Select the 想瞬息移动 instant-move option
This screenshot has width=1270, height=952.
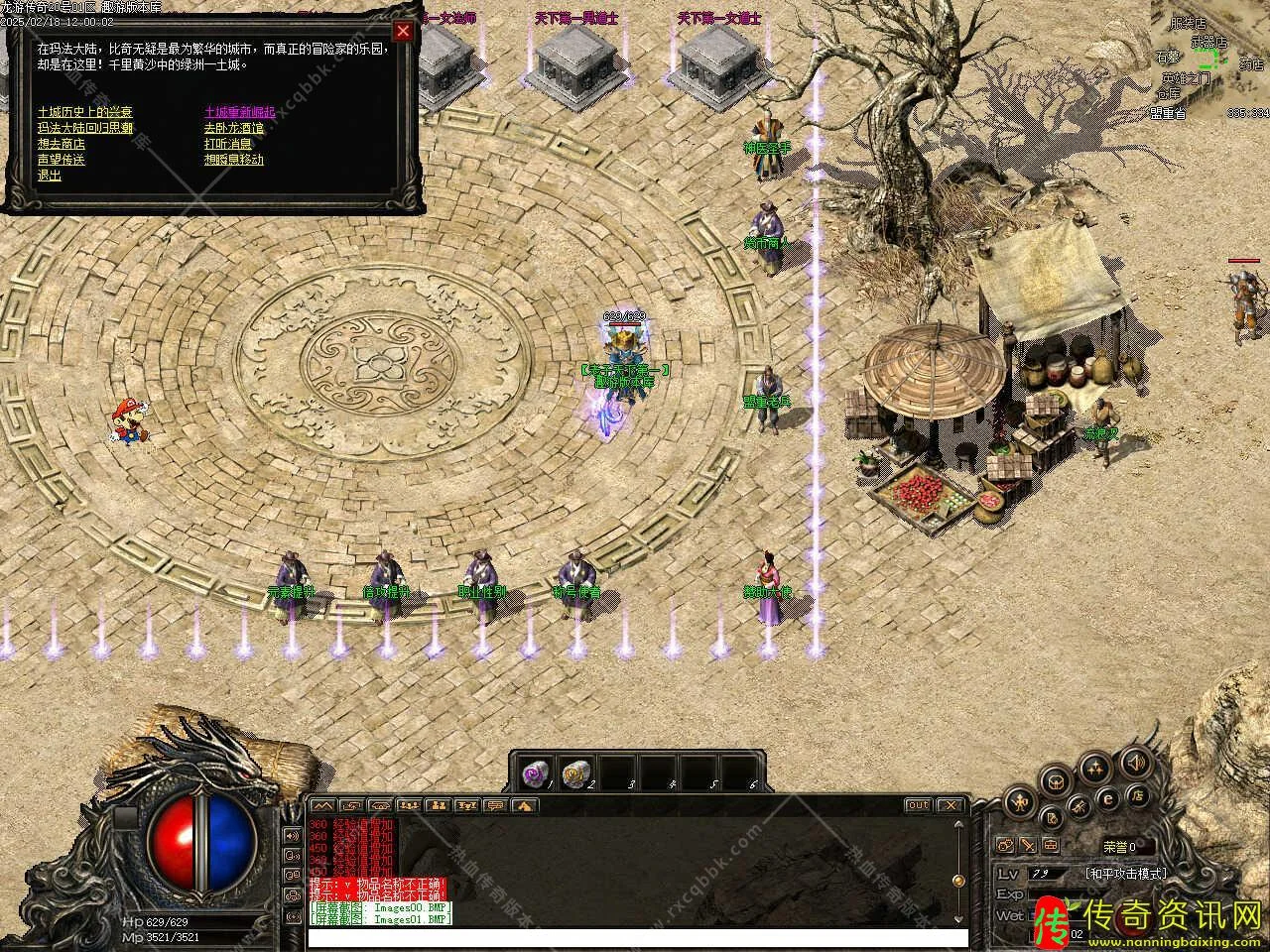(234, 160)
